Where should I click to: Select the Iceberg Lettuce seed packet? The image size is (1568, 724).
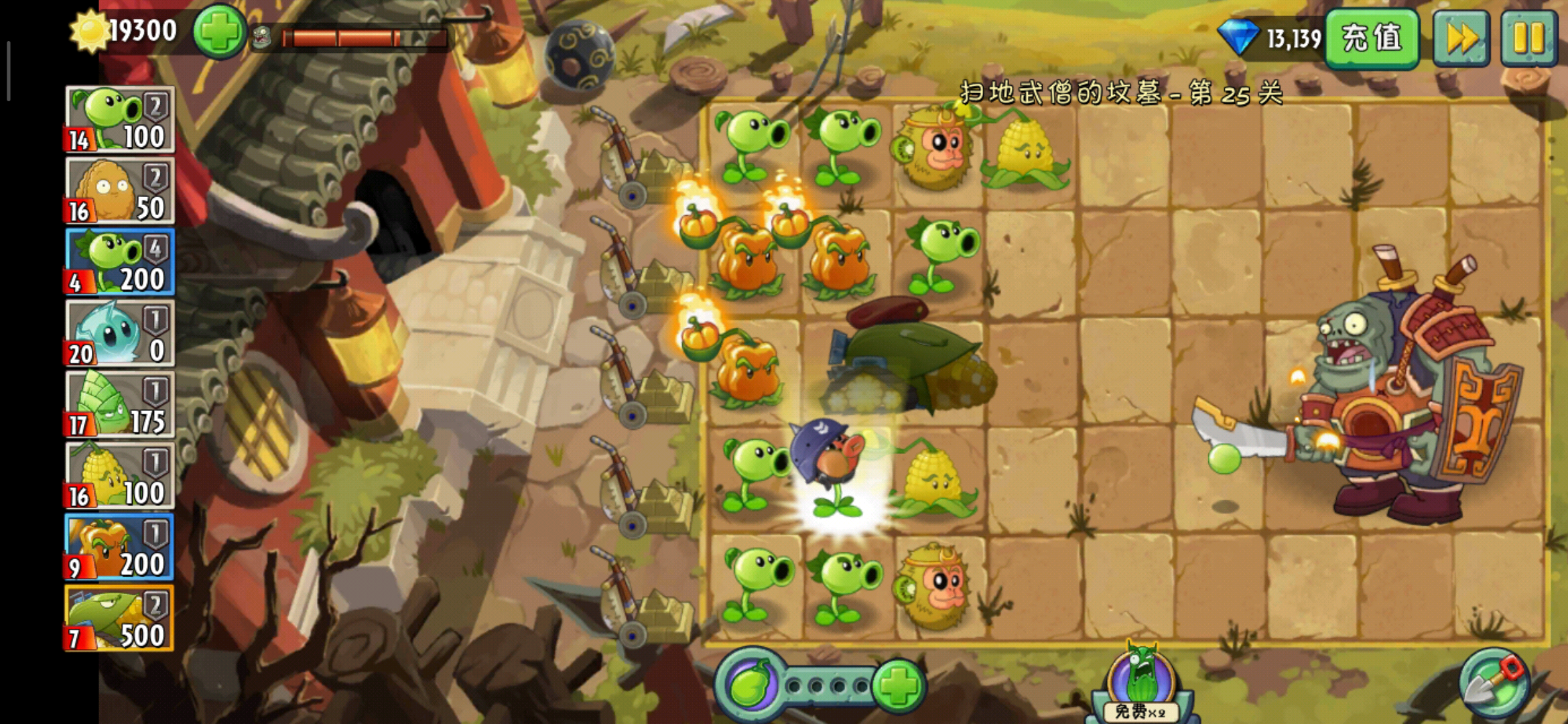119,333
